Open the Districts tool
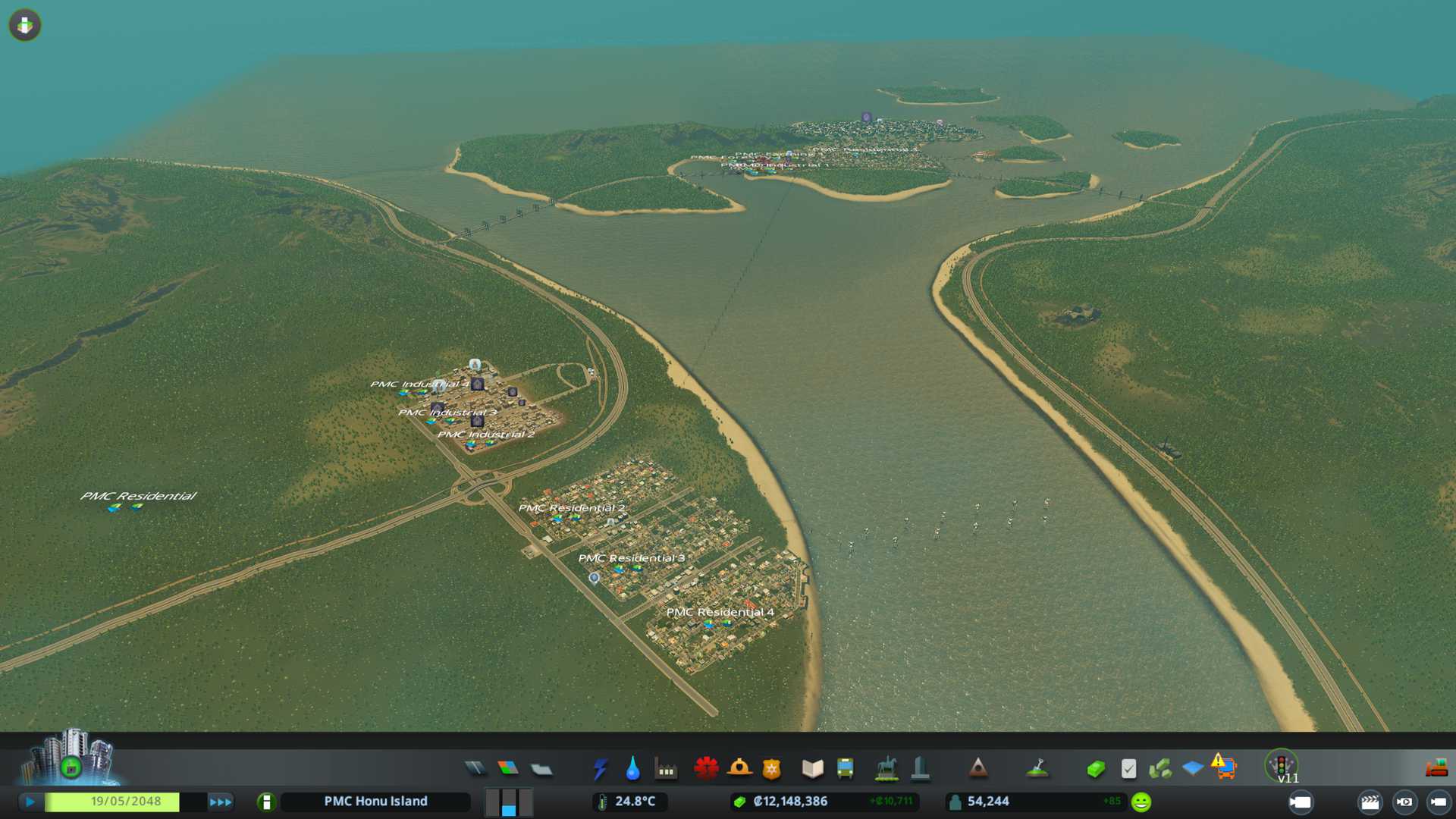Screen dimensions: 1456x819 [541, 769]
